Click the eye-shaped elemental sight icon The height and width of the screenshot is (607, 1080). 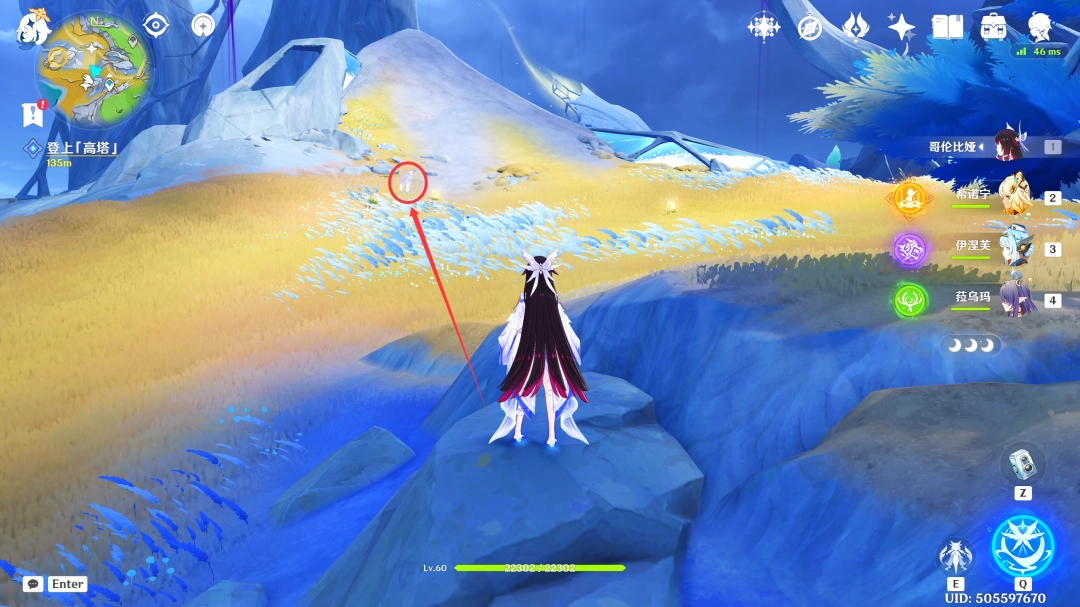pos(156,25)
